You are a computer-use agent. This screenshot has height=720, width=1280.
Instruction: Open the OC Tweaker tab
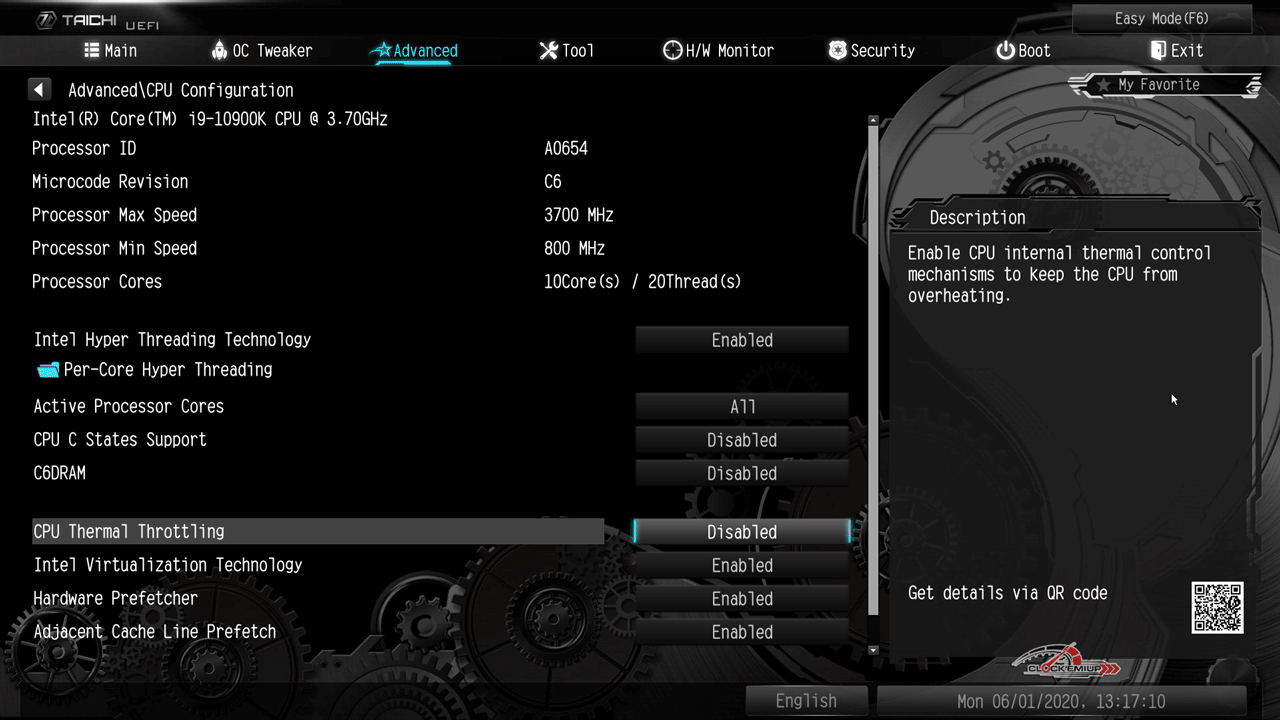tap(262, 51)
